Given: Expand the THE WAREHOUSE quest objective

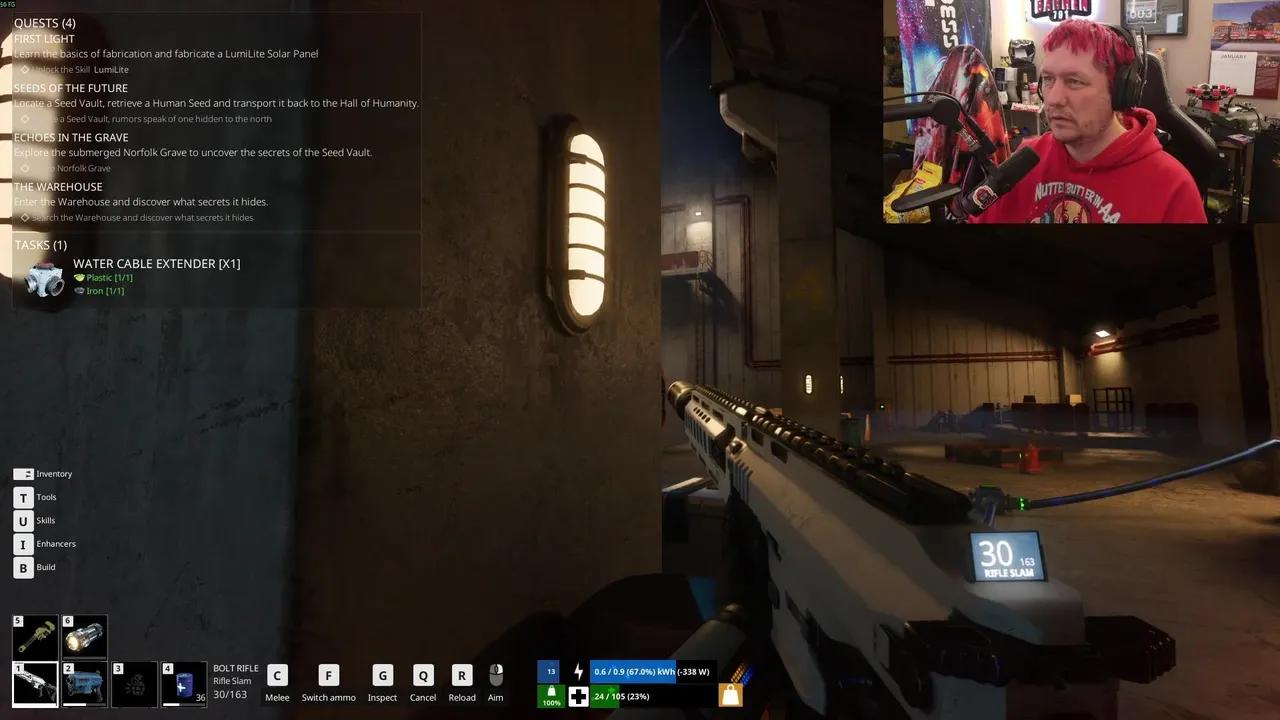Looking at the screenshot, I should click(24, 217).
